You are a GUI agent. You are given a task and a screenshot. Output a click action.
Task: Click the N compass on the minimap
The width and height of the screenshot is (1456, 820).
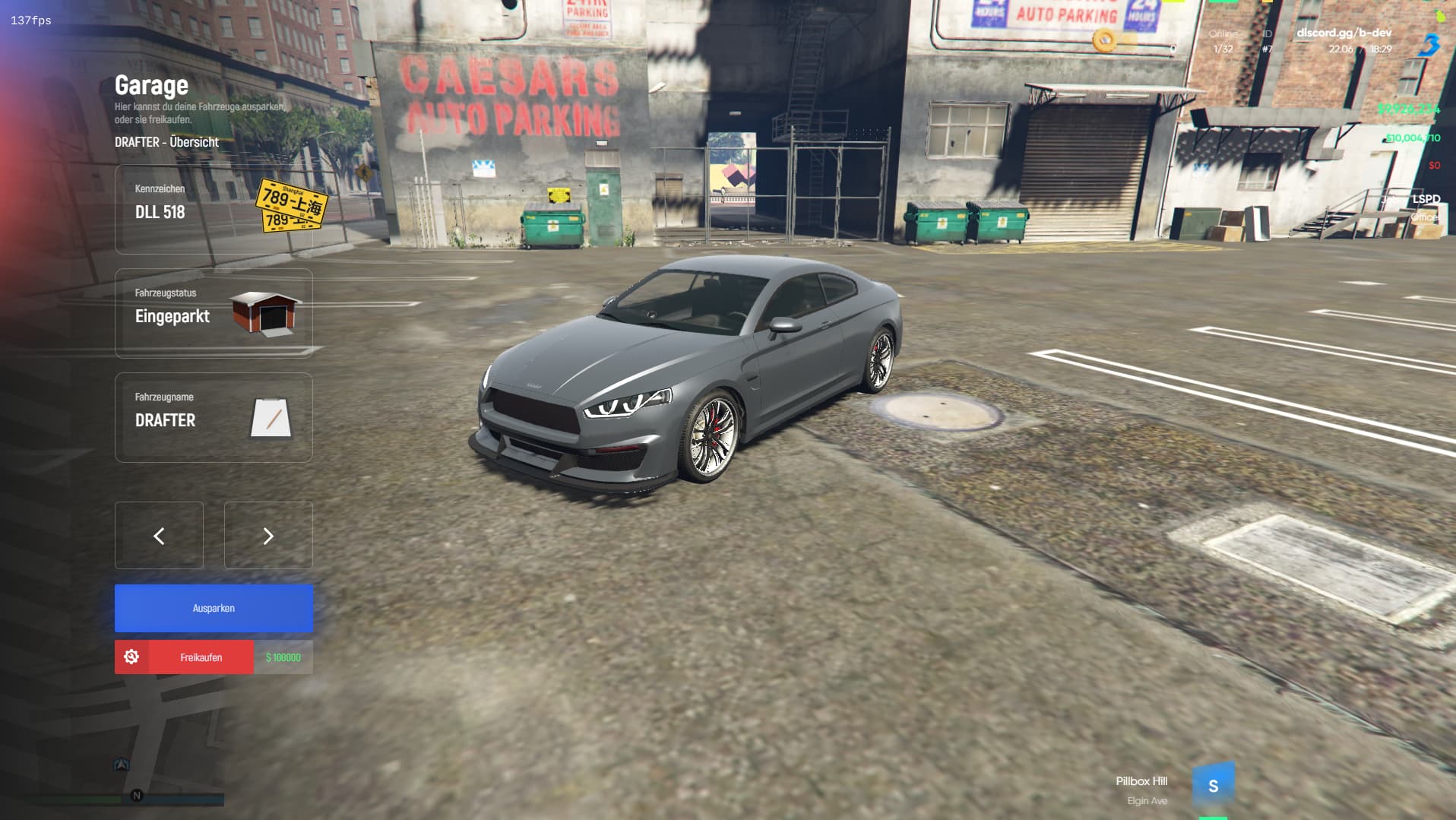click(137, 793)
